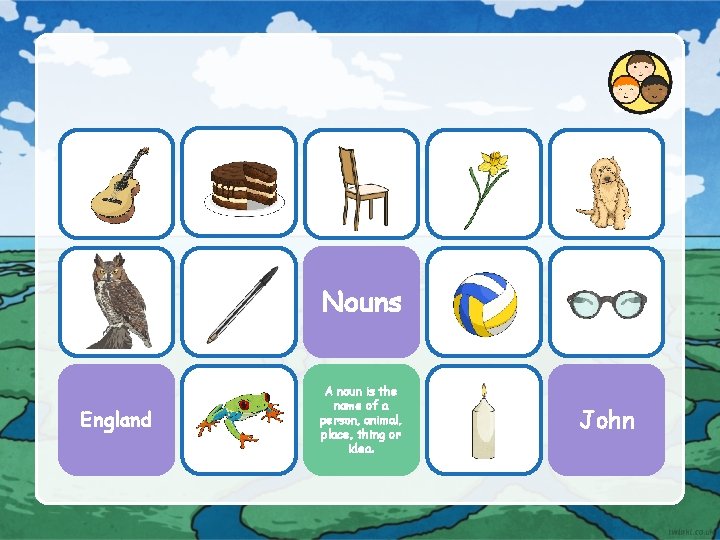Screen dimensions: 720x540
Task: Pick the red-eyed tree frog card
Action: [239, 420]
